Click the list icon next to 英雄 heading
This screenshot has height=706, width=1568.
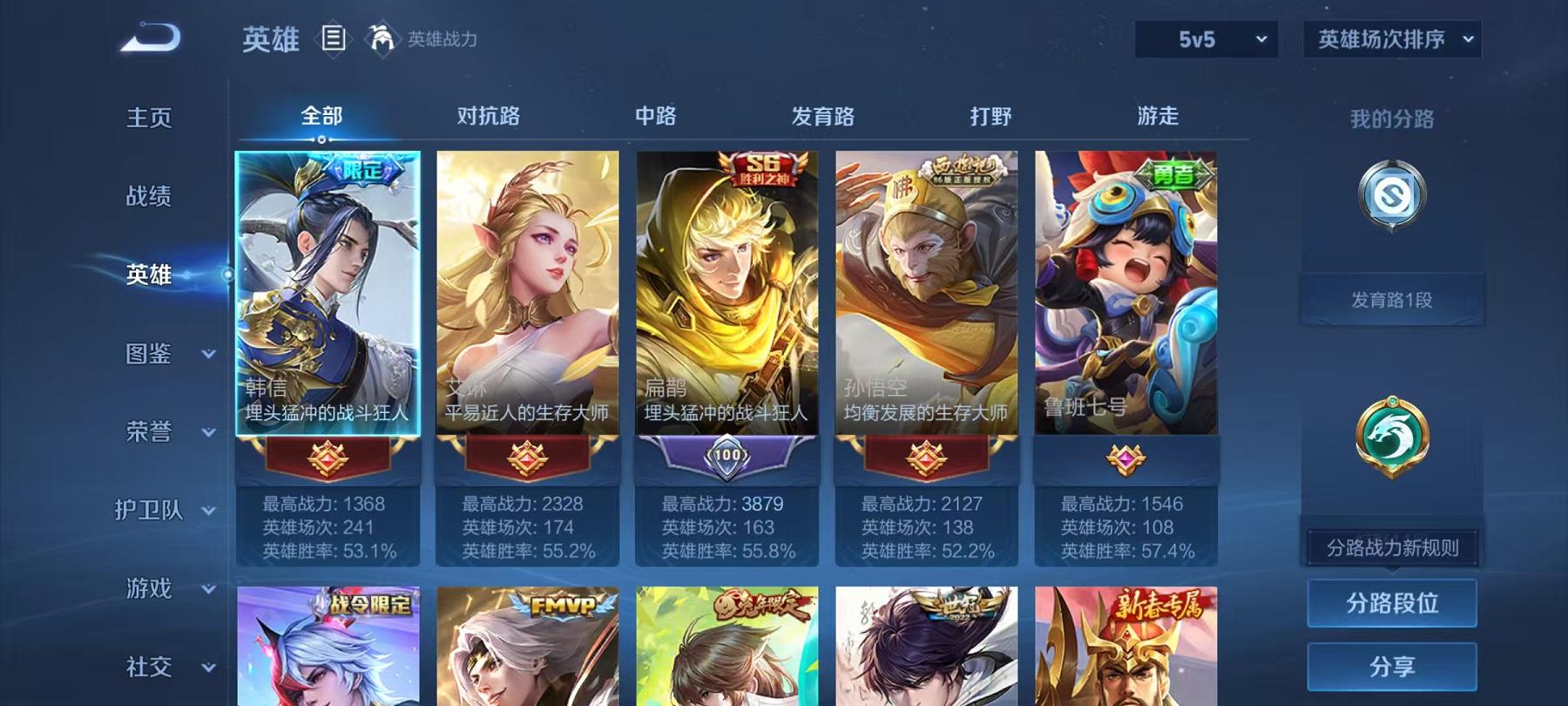coord(332,38)
